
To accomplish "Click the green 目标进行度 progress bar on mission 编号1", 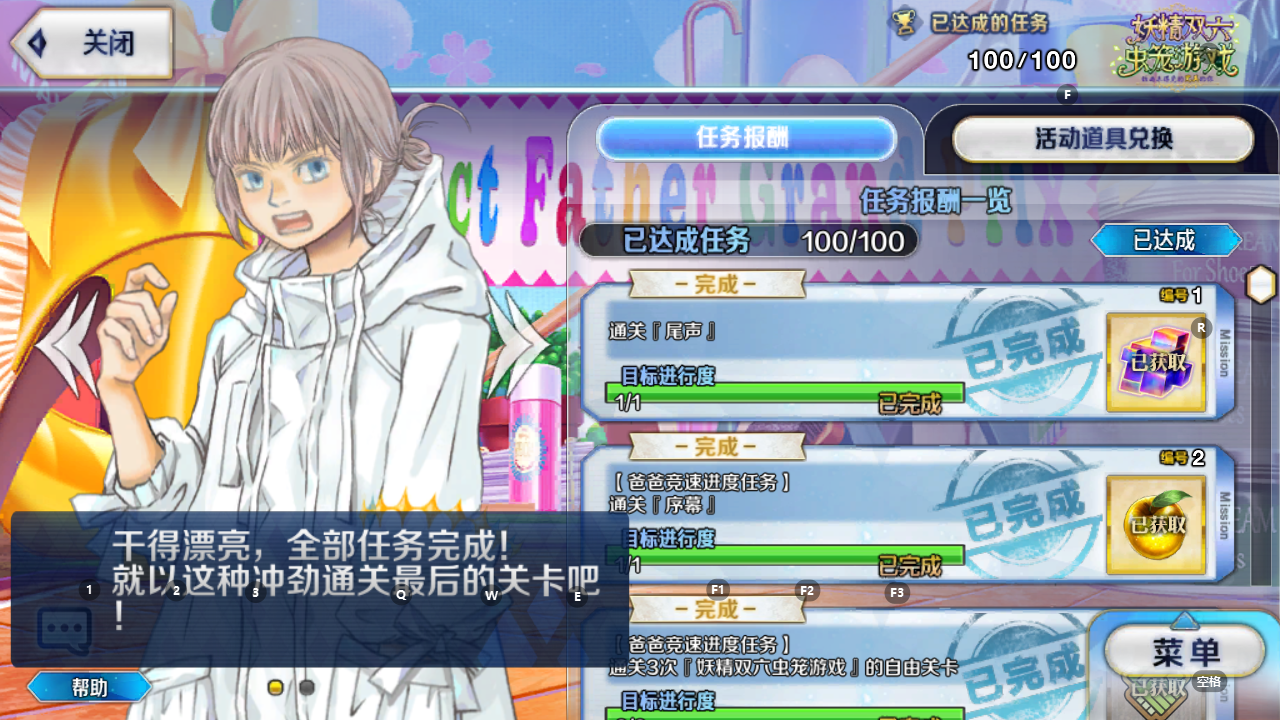I will (790, 393).
